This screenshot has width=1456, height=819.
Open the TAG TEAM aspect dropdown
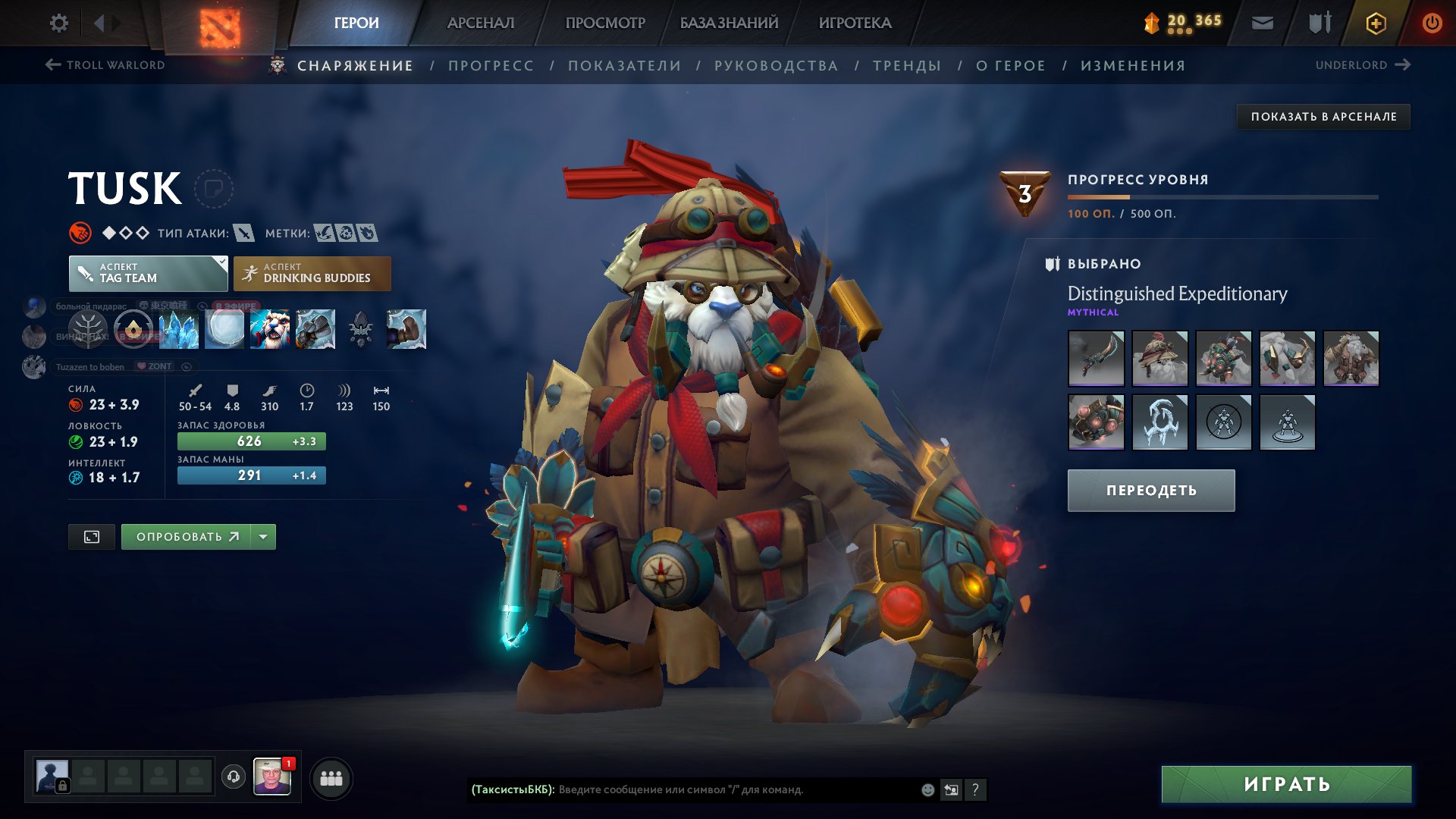click(x=148, y=273)
